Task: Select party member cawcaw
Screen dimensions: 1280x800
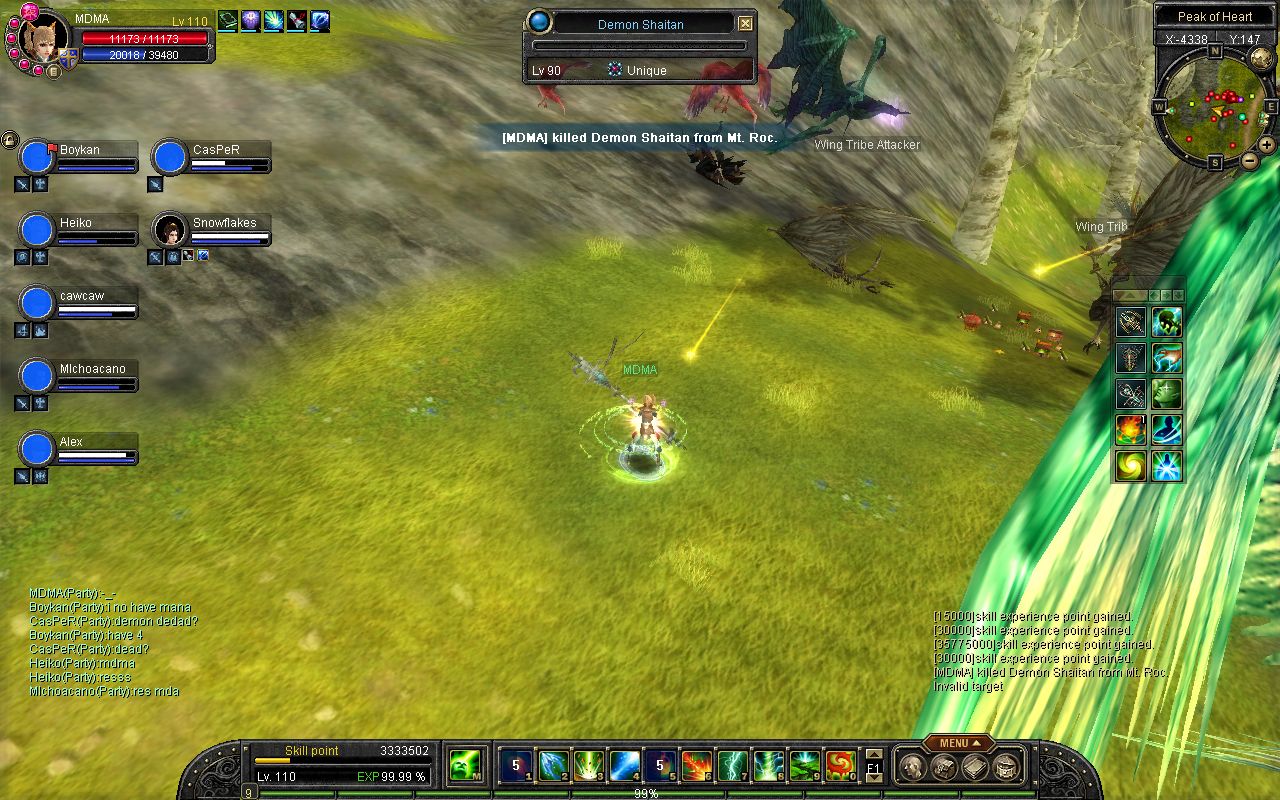Action: pos(37,303)
